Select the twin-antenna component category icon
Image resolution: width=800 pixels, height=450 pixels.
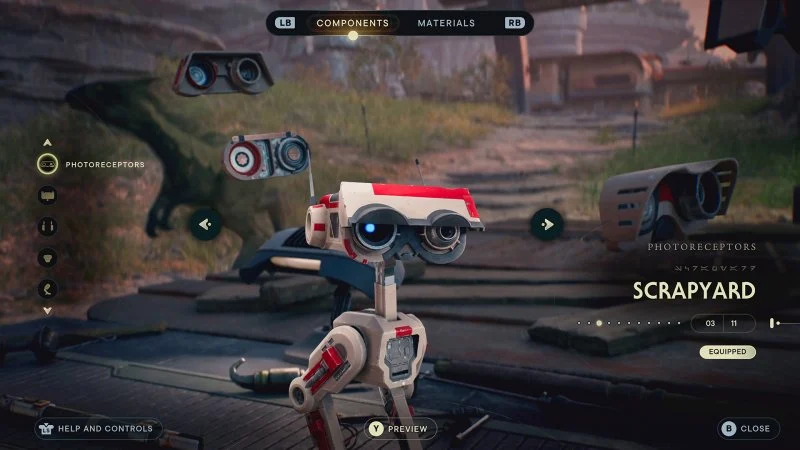coord(47,227)
